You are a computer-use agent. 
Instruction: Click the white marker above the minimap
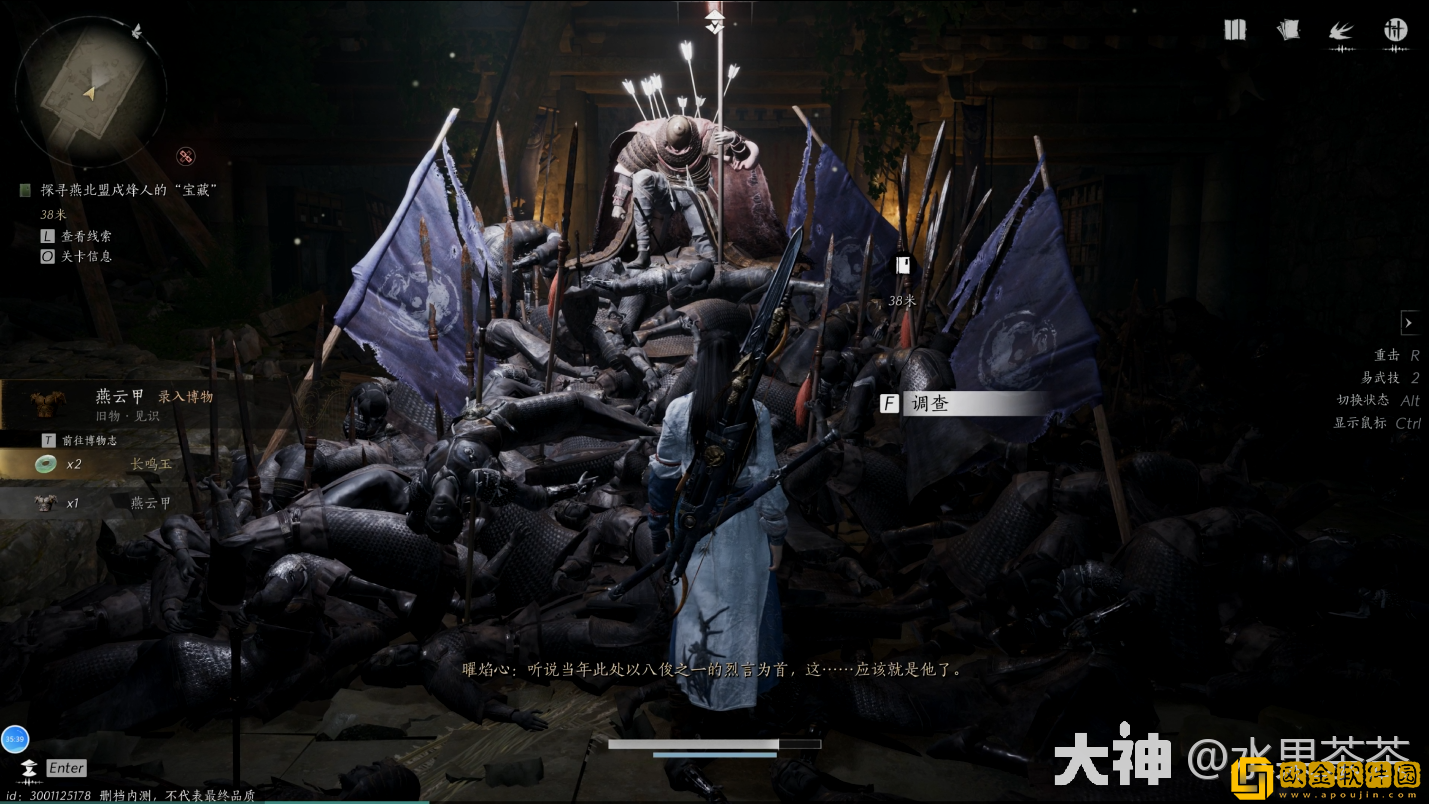coord(136,32)
